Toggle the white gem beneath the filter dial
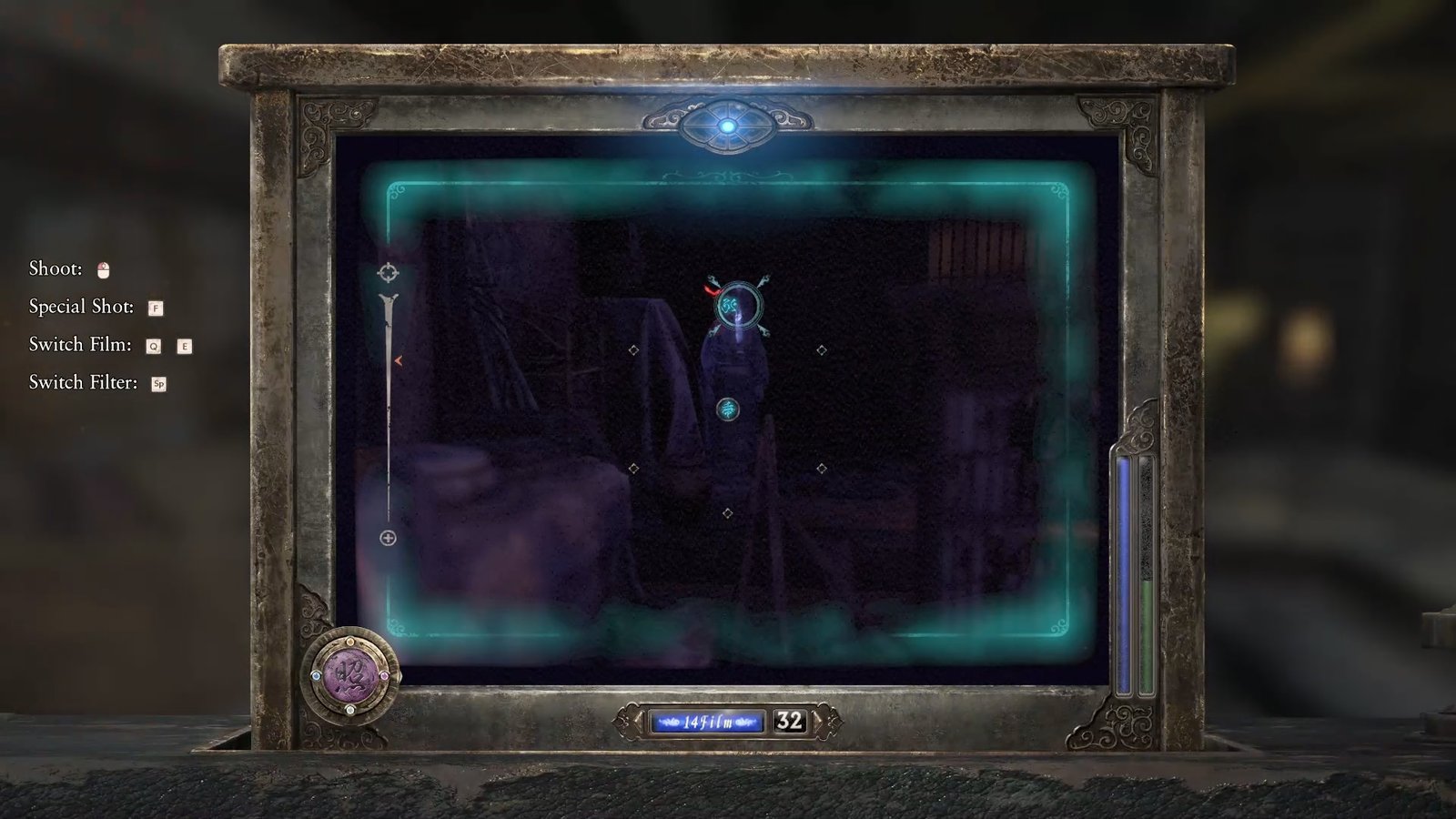 coord(350,711)
